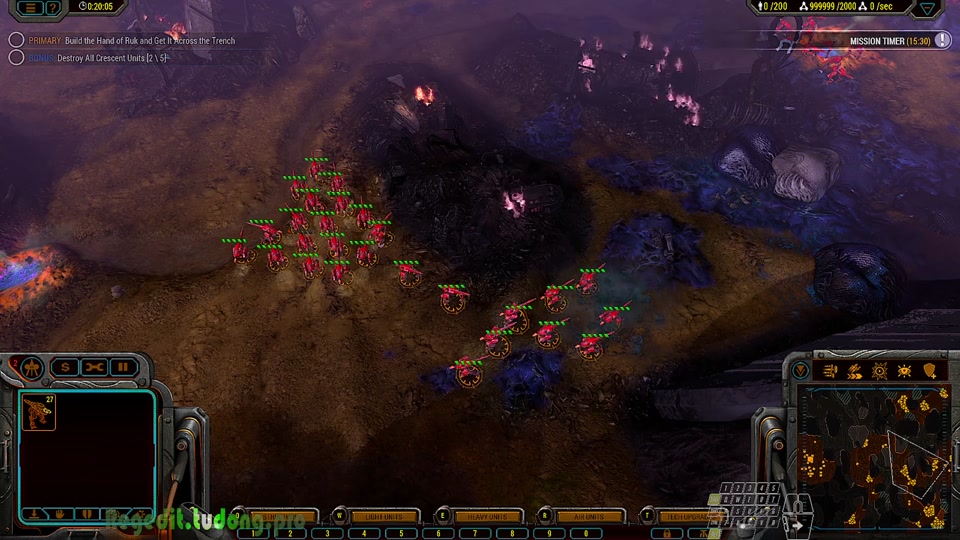The width and height of the screenshot is (960, 540).
Task: Open the Light Units build tab
Action: (382, 516)
